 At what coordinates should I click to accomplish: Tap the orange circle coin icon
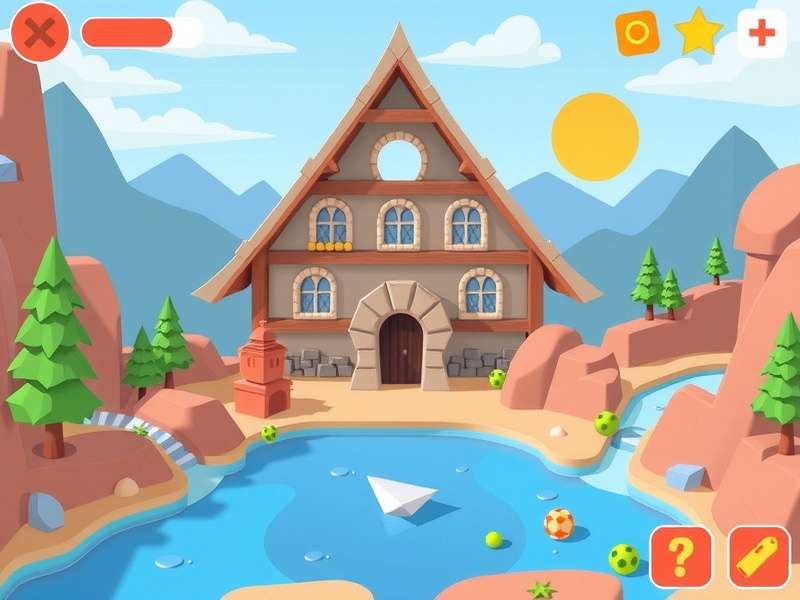point(637,33)
